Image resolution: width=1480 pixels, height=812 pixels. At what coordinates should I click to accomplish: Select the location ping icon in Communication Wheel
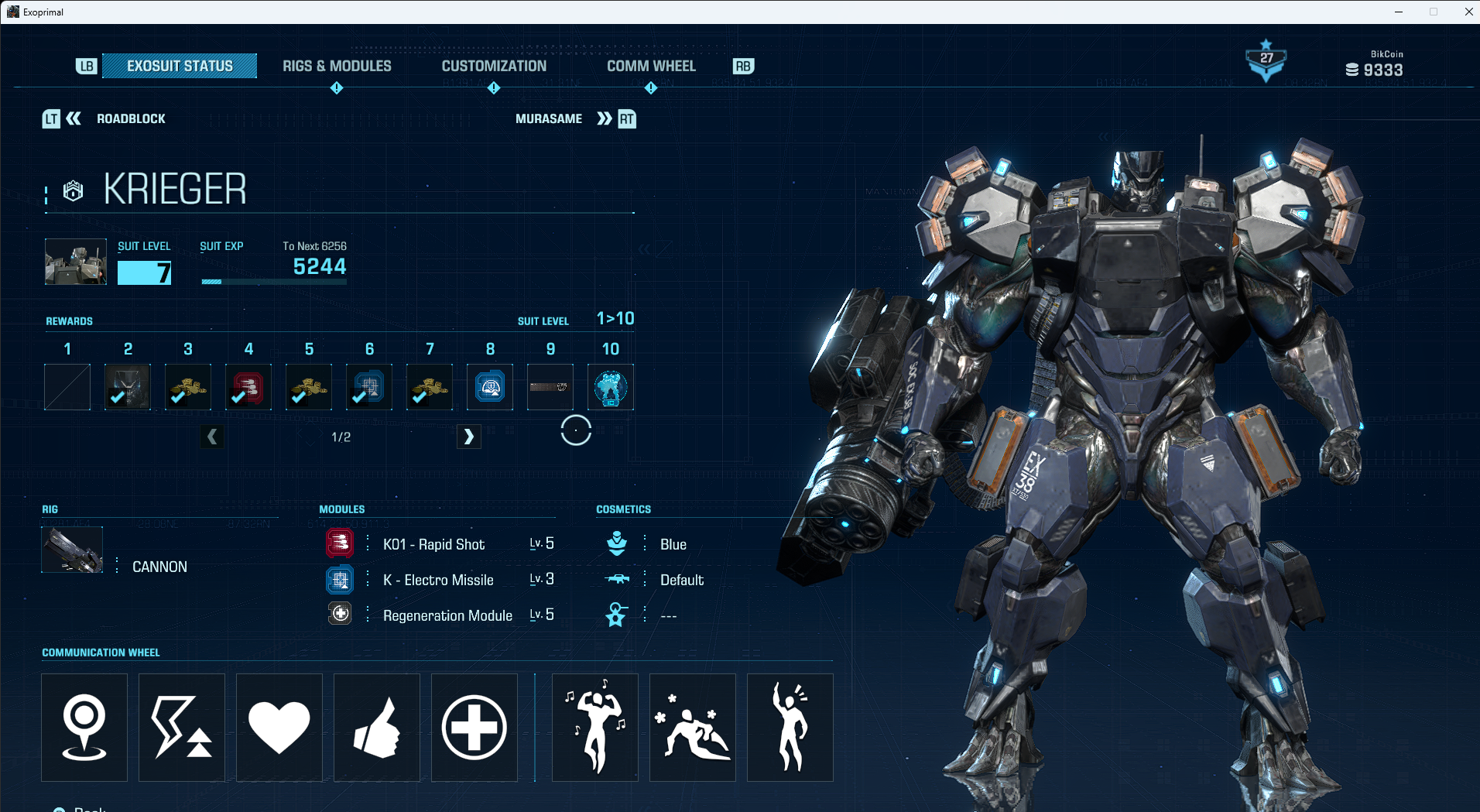(x=84, y=727)
